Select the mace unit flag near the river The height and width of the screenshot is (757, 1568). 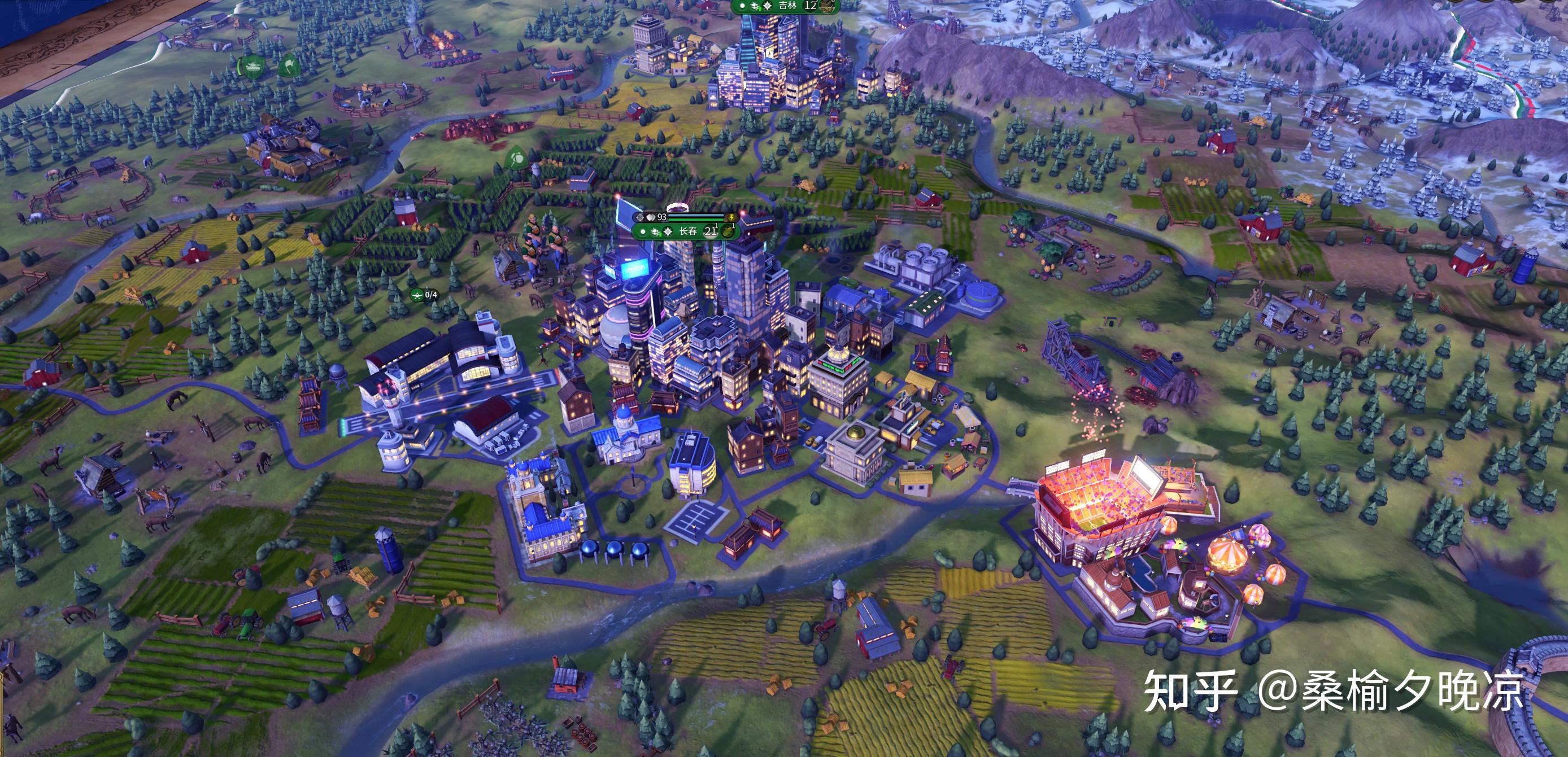(516, 159)
